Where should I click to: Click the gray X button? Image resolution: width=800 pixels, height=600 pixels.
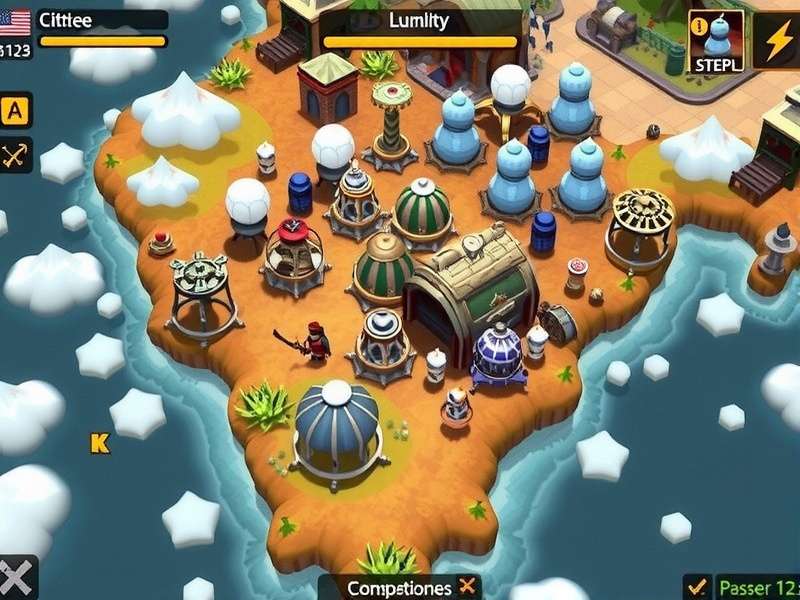click(17, 578)
